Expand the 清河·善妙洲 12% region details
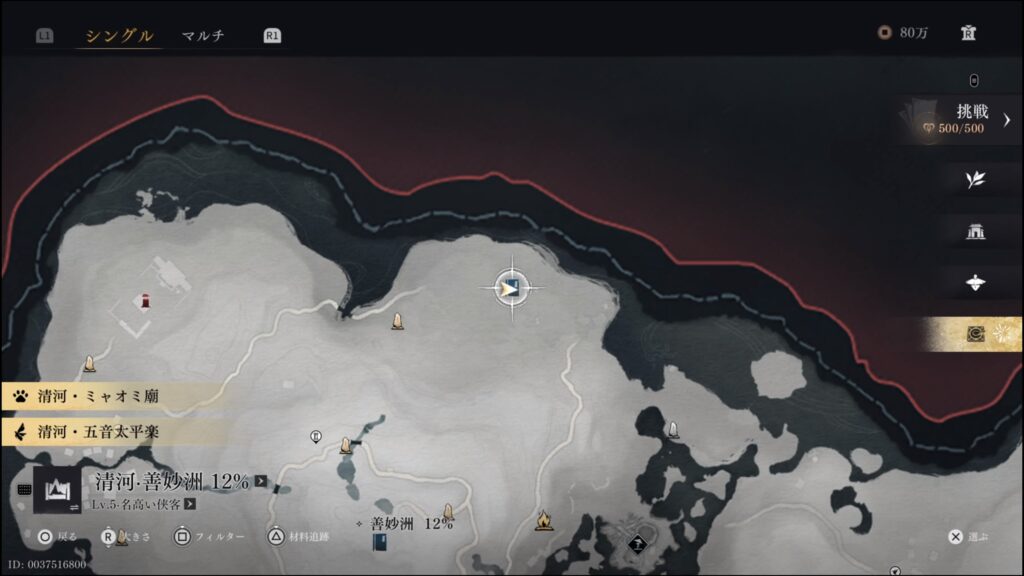The width and height of the screenshot is (1024, 576). 261,482
